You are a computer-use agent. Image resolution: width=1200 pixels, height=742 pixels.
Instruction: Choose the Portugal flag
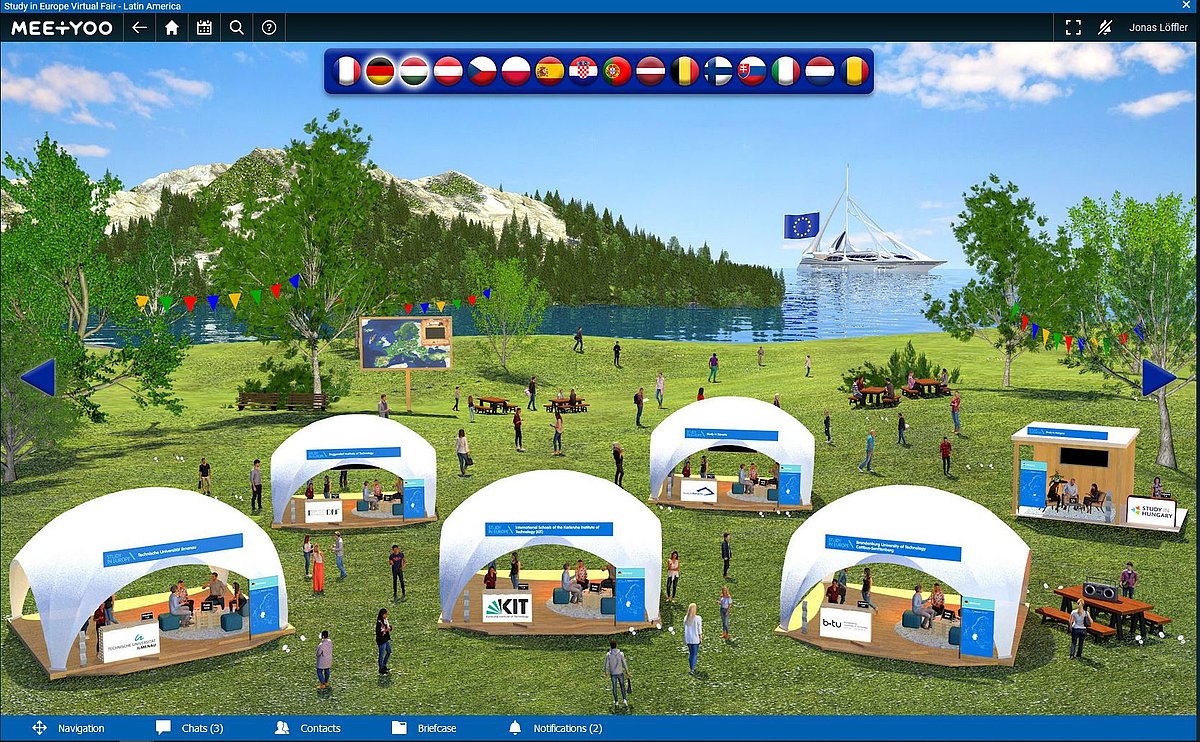(x=617, y=71)
